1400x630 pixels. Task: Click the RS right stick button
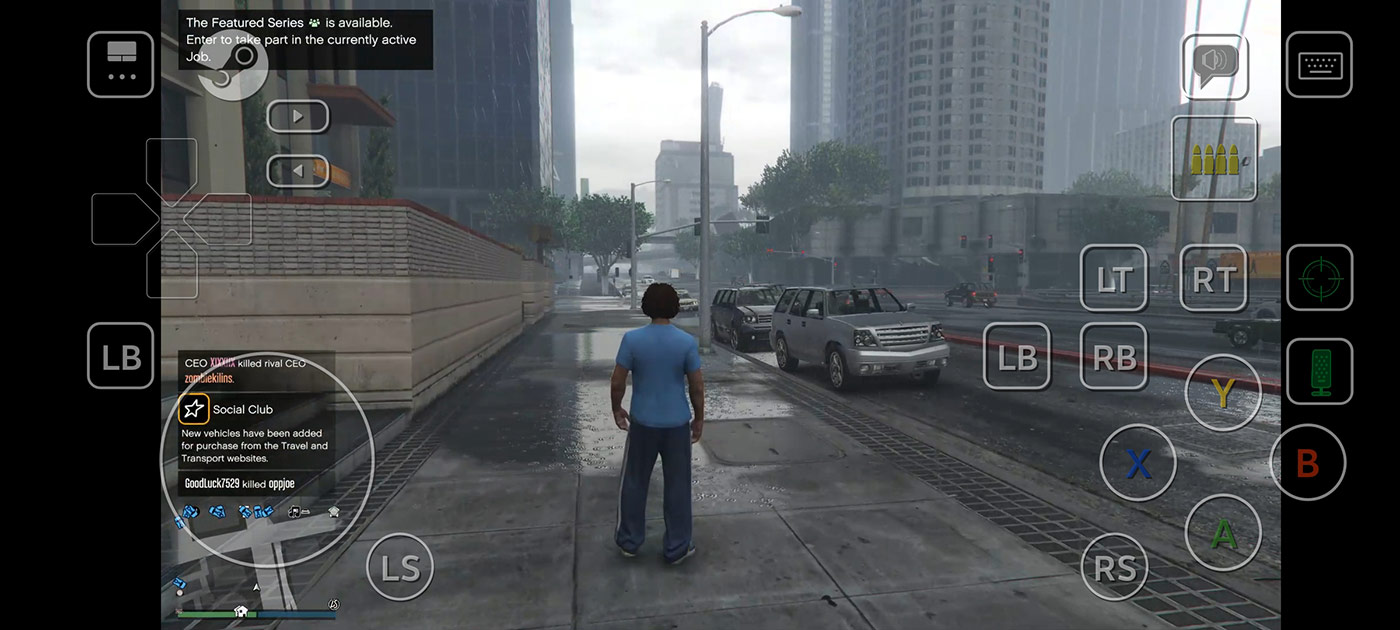[x=1115, y=567]
